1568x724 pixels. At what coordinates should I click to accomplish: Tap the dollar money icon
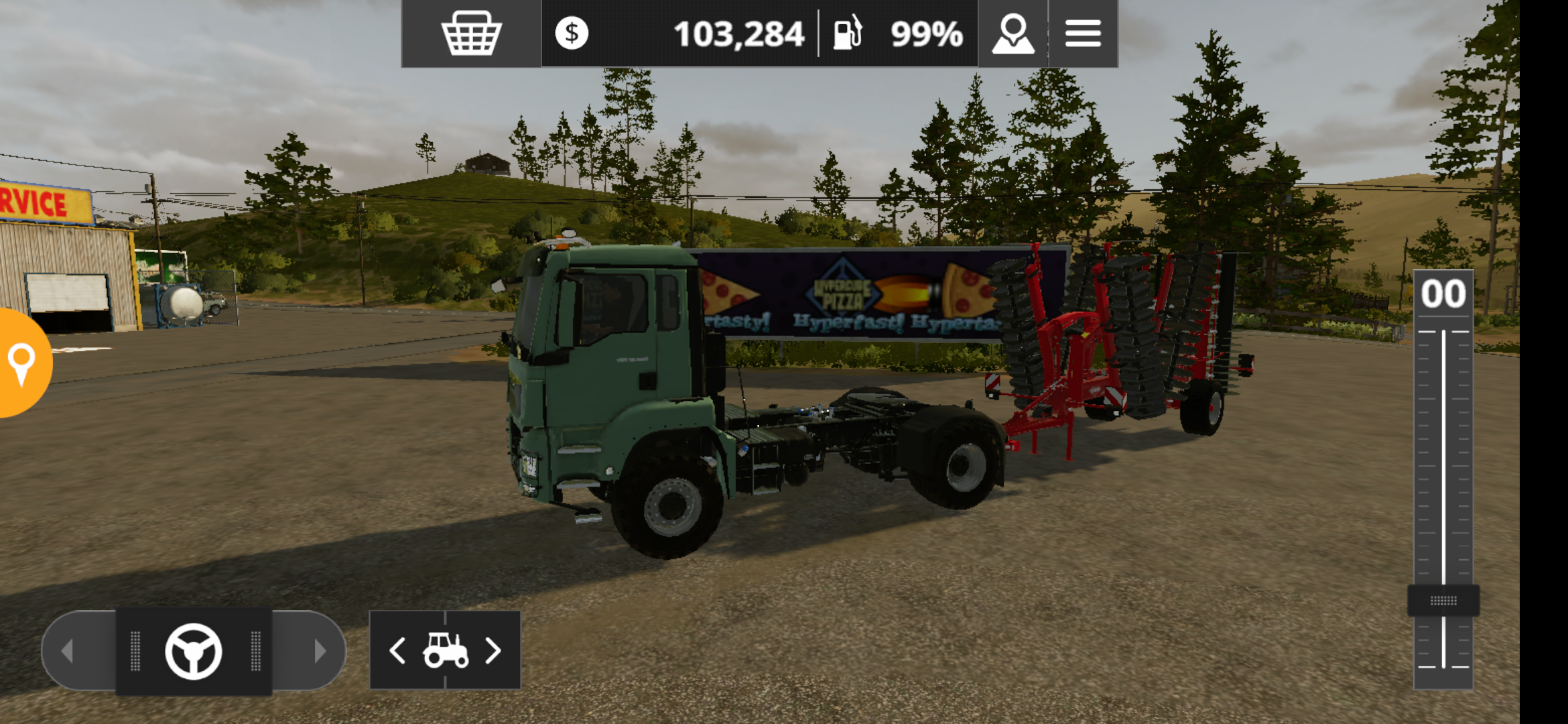click(x=572, y=33)
